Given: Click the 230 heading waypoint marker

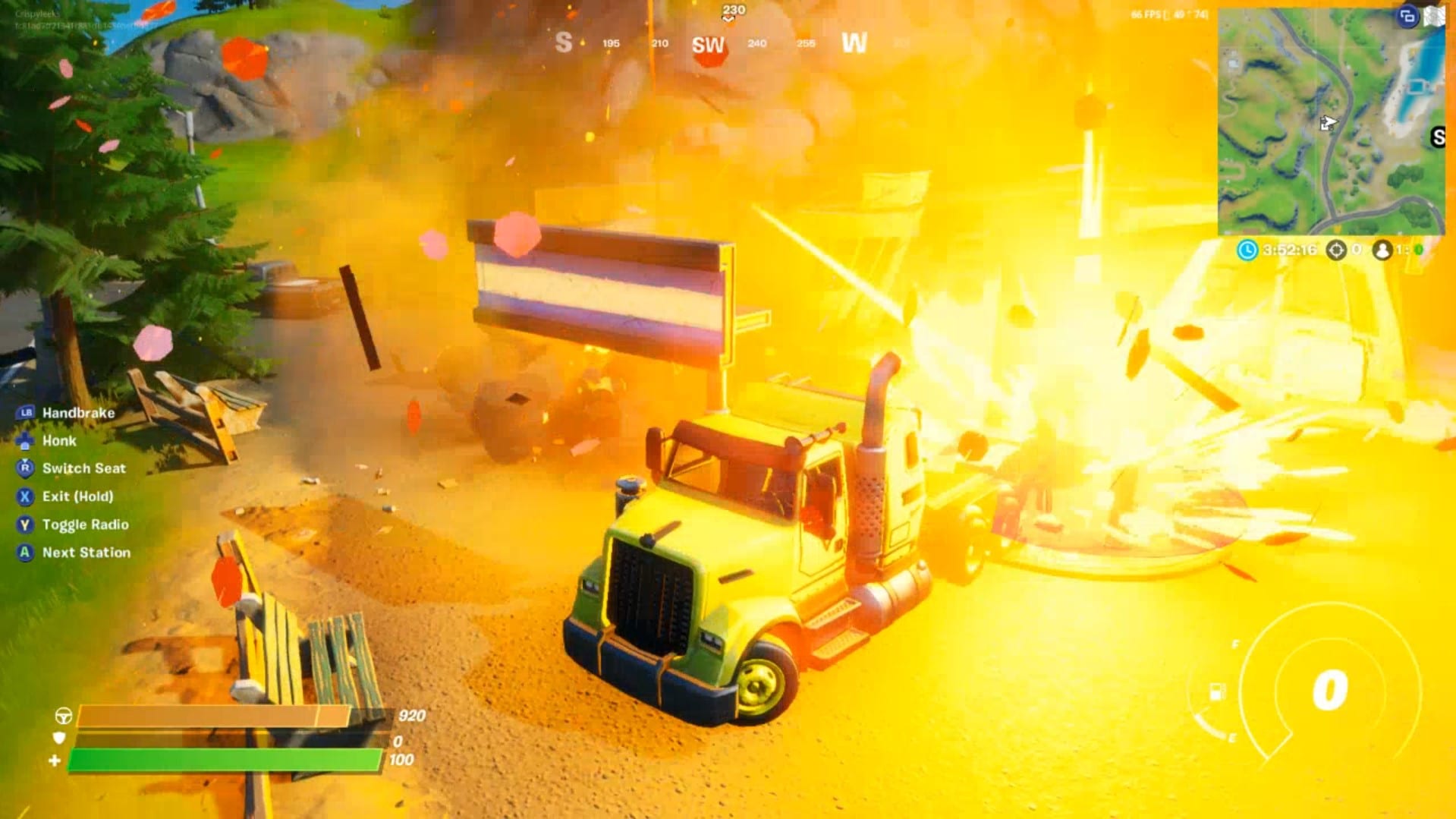Looking at the screenshot, I should (x=732, y=8).
